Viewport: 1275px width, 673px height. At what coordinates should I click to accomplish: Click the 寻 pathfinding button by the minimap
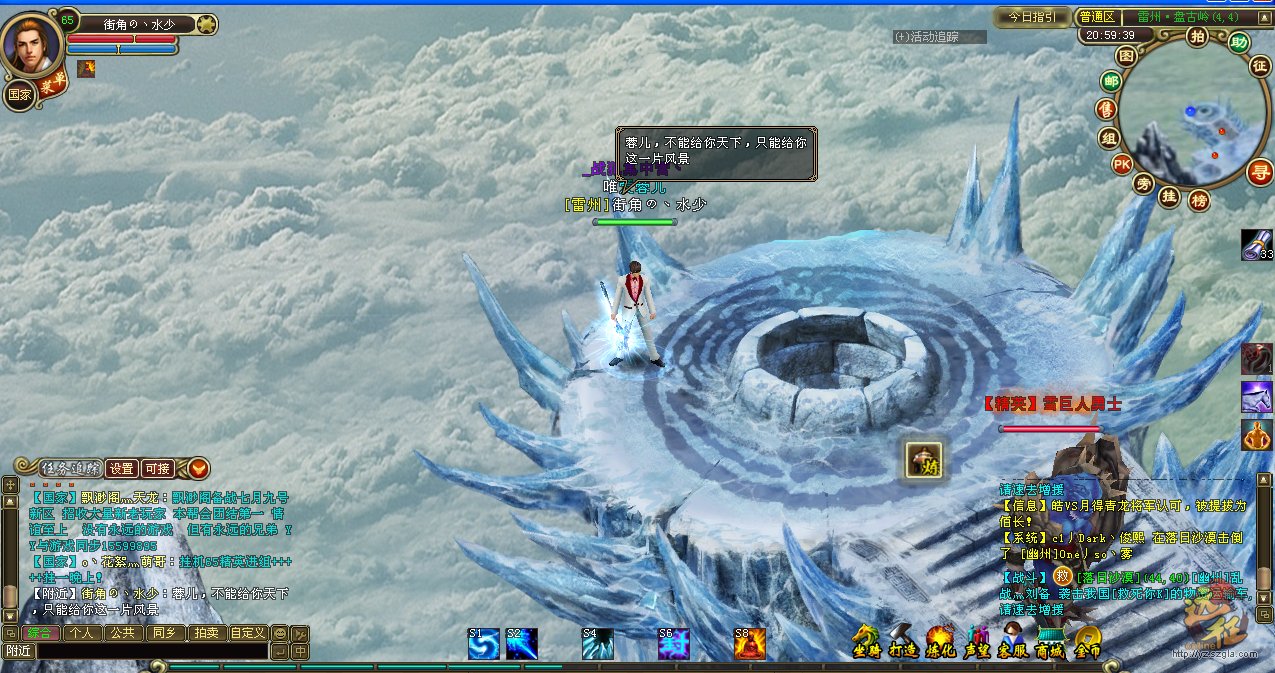coord(1259,172)
